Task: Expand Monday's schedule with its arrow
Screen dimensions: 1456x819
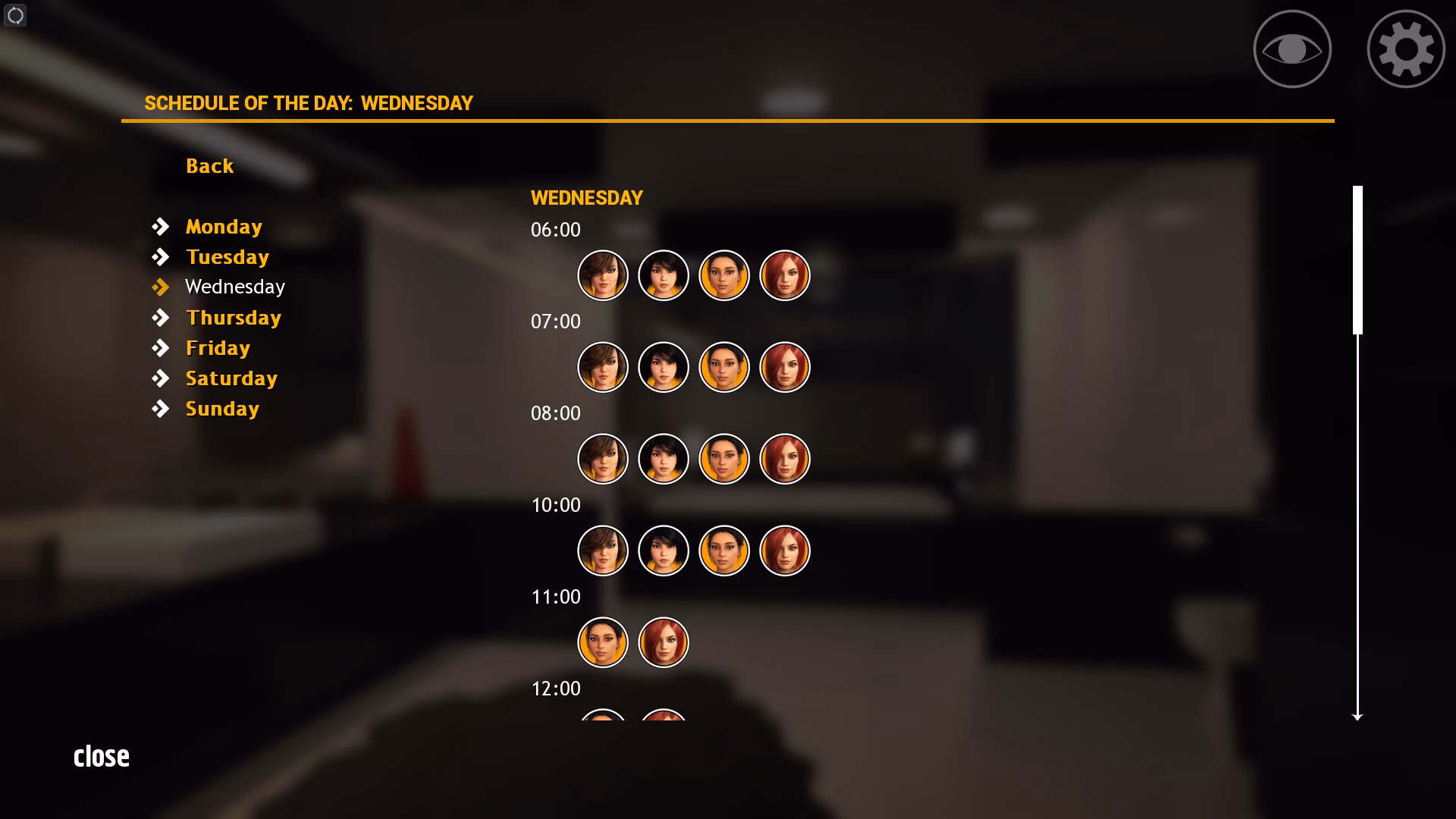Action: pos(162,225)
